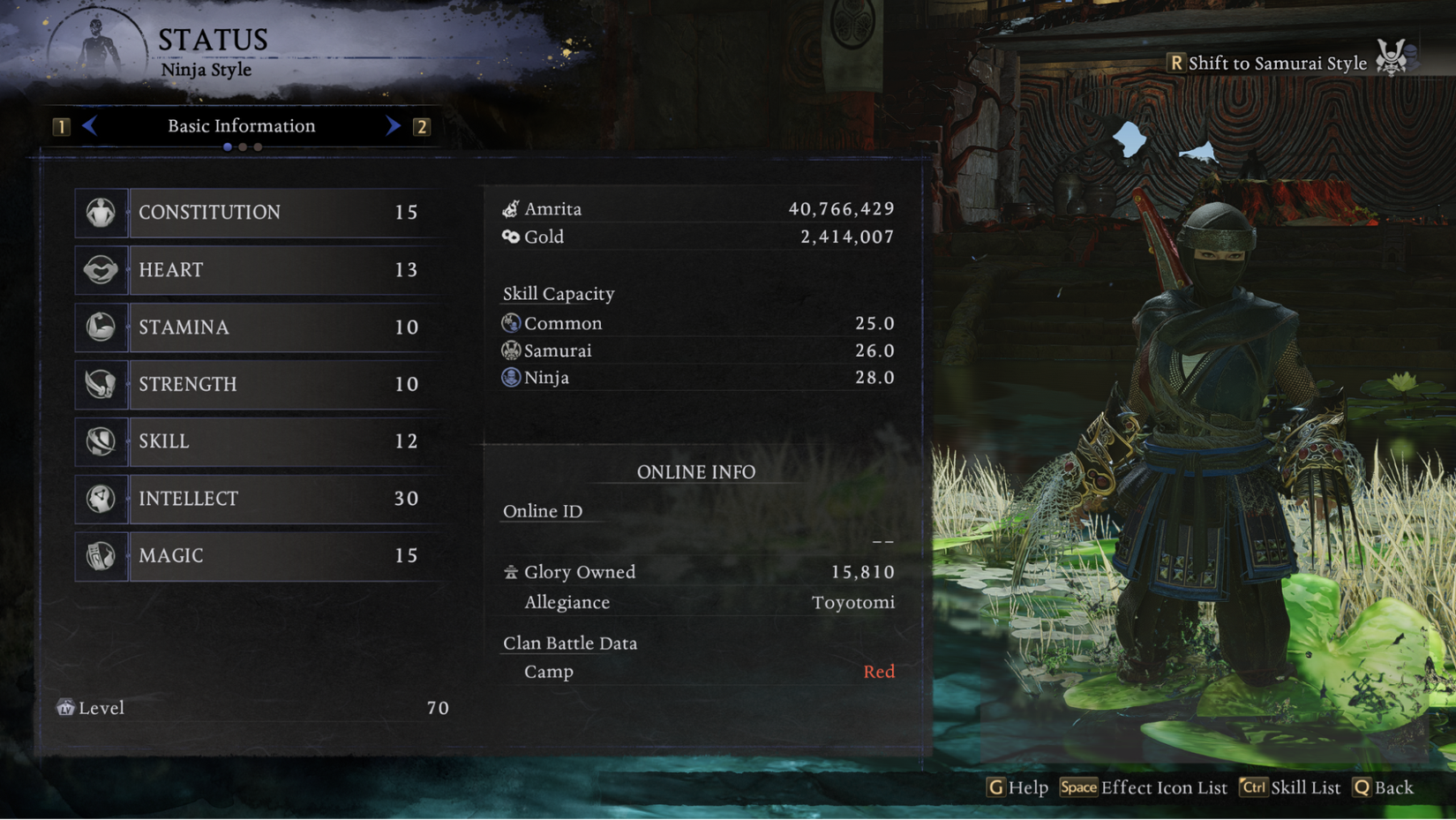
Task: Click the Strength stat icon
Action: (101, 384)
